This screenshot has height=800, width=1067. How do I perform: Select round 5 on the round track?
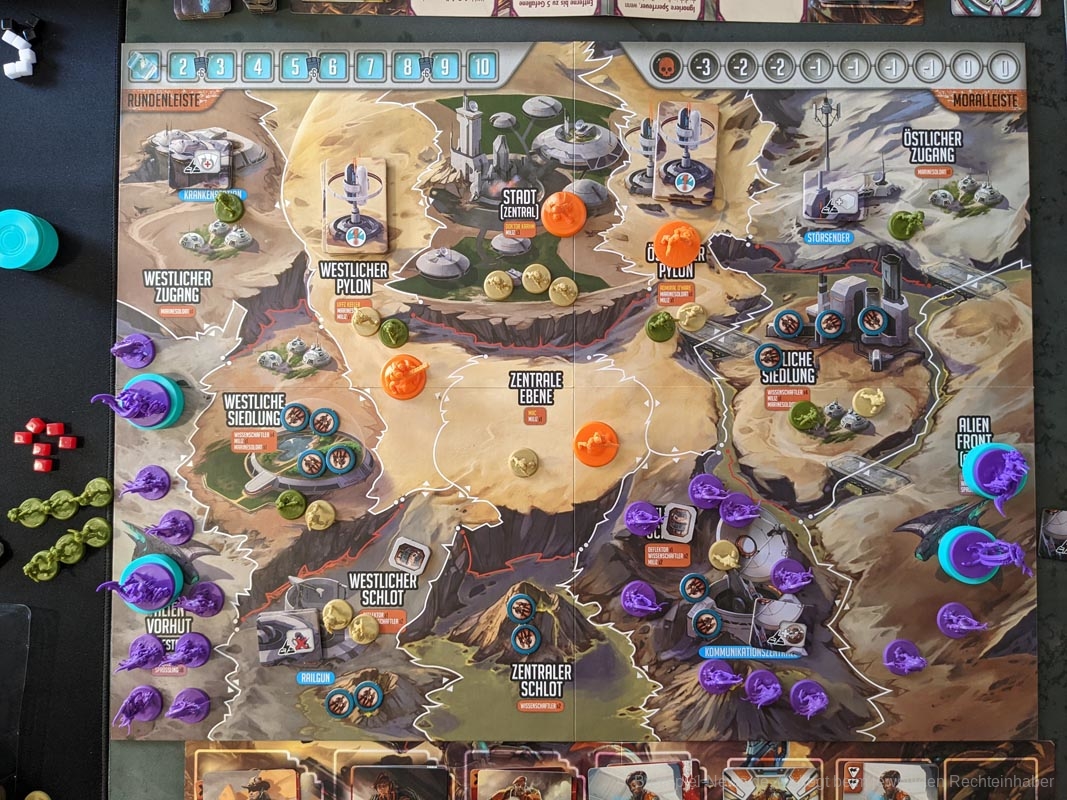295,67
